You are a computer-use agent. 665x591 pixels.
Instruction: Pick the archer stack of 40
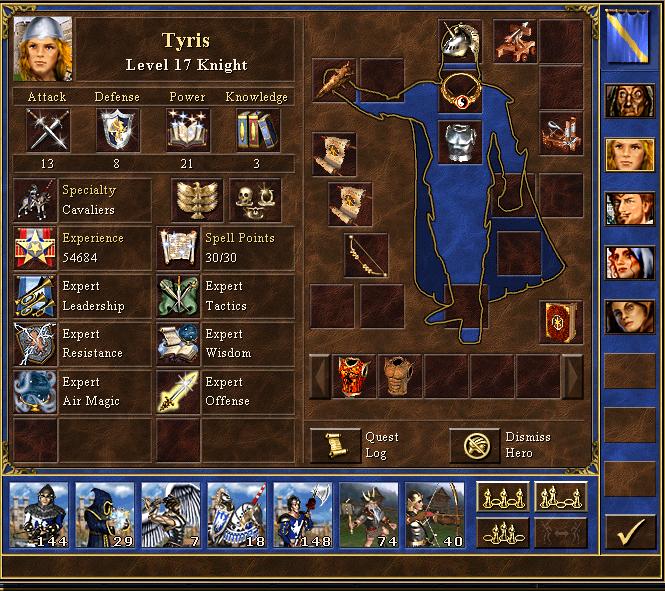(434, 515)
